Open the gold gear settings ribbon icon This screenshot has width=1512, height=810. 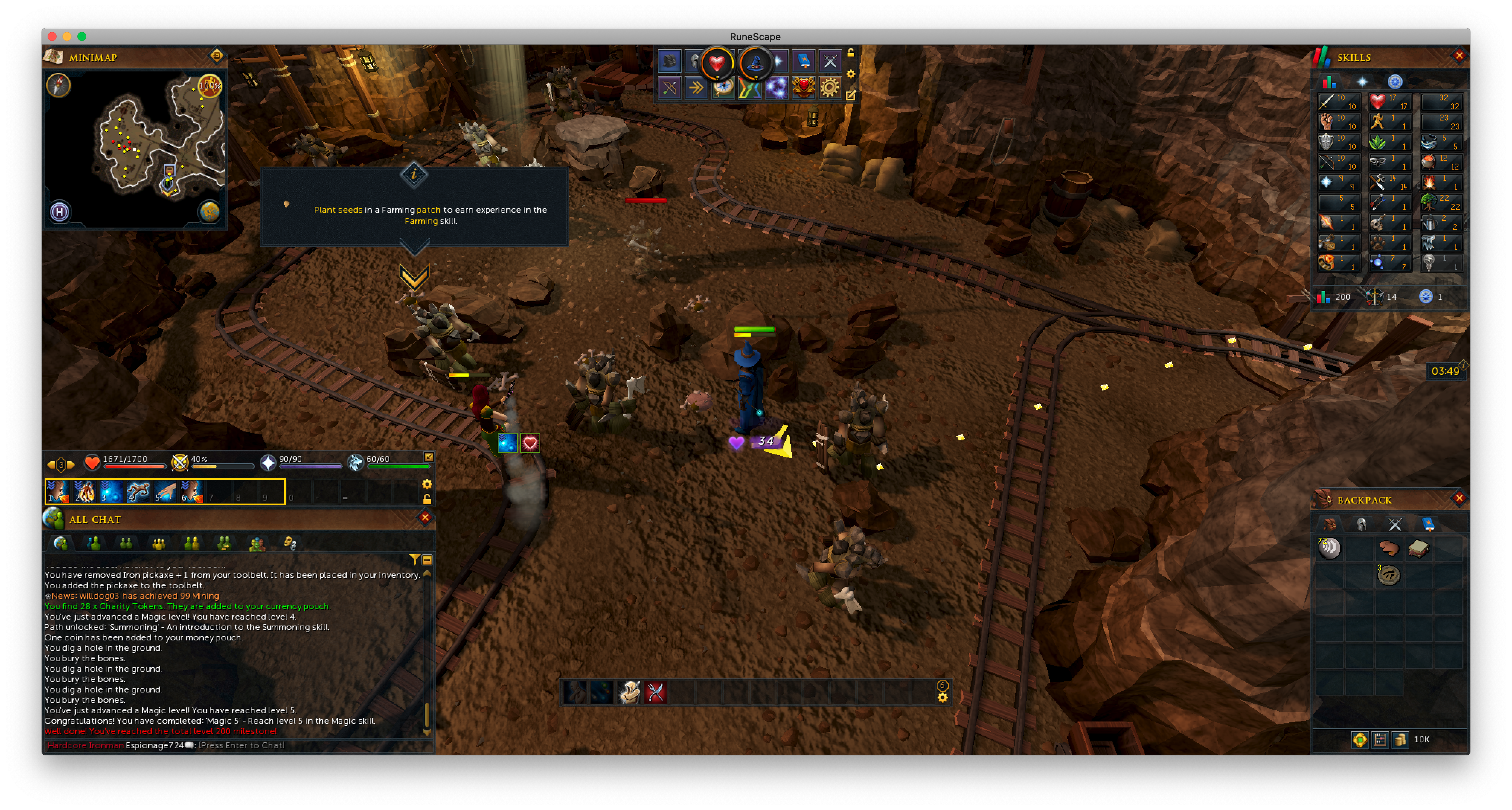pos(829,88)
